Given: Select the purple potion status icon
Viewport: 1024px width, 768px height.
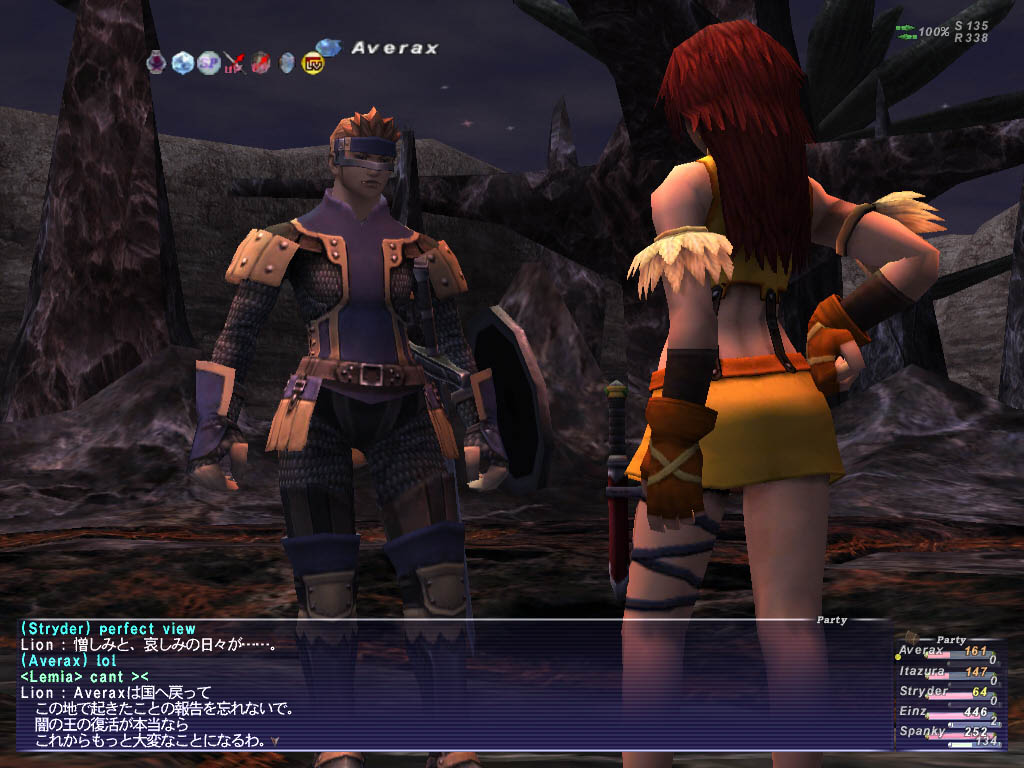Looking at the screenshot, I should tap(157, 62).
